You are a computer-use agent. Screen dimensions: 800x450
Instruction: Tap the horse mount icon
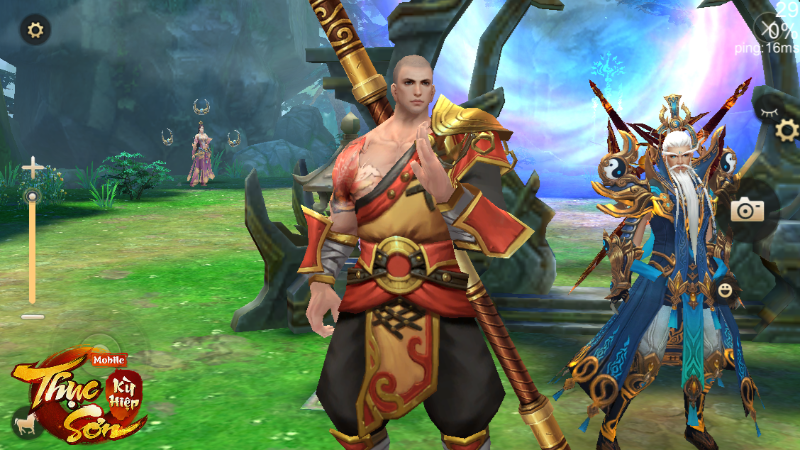tap(22, 424)
